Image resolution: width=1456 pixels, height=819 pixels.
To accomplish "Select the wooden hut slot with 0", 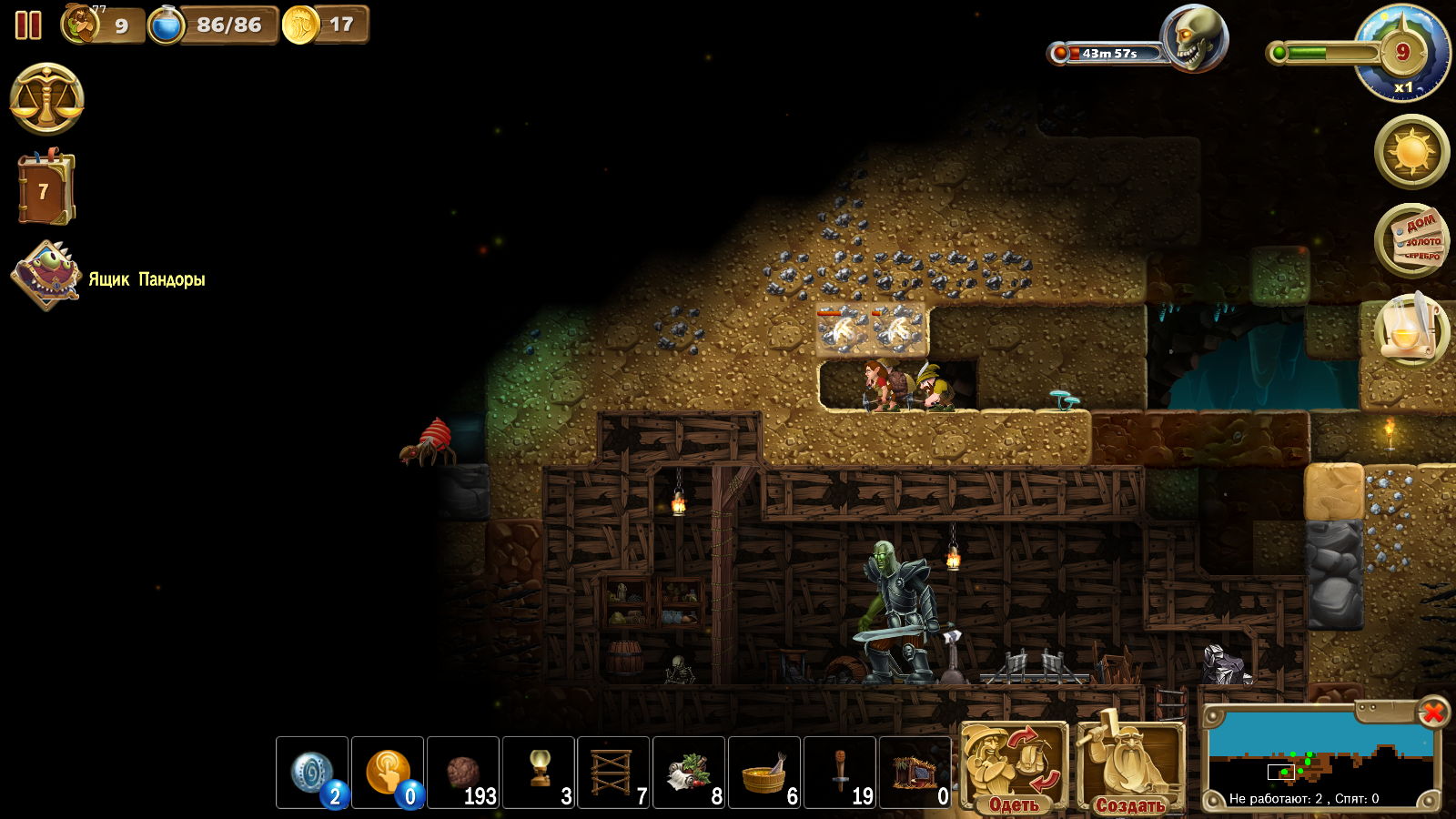I will click(x=915, y=773).
